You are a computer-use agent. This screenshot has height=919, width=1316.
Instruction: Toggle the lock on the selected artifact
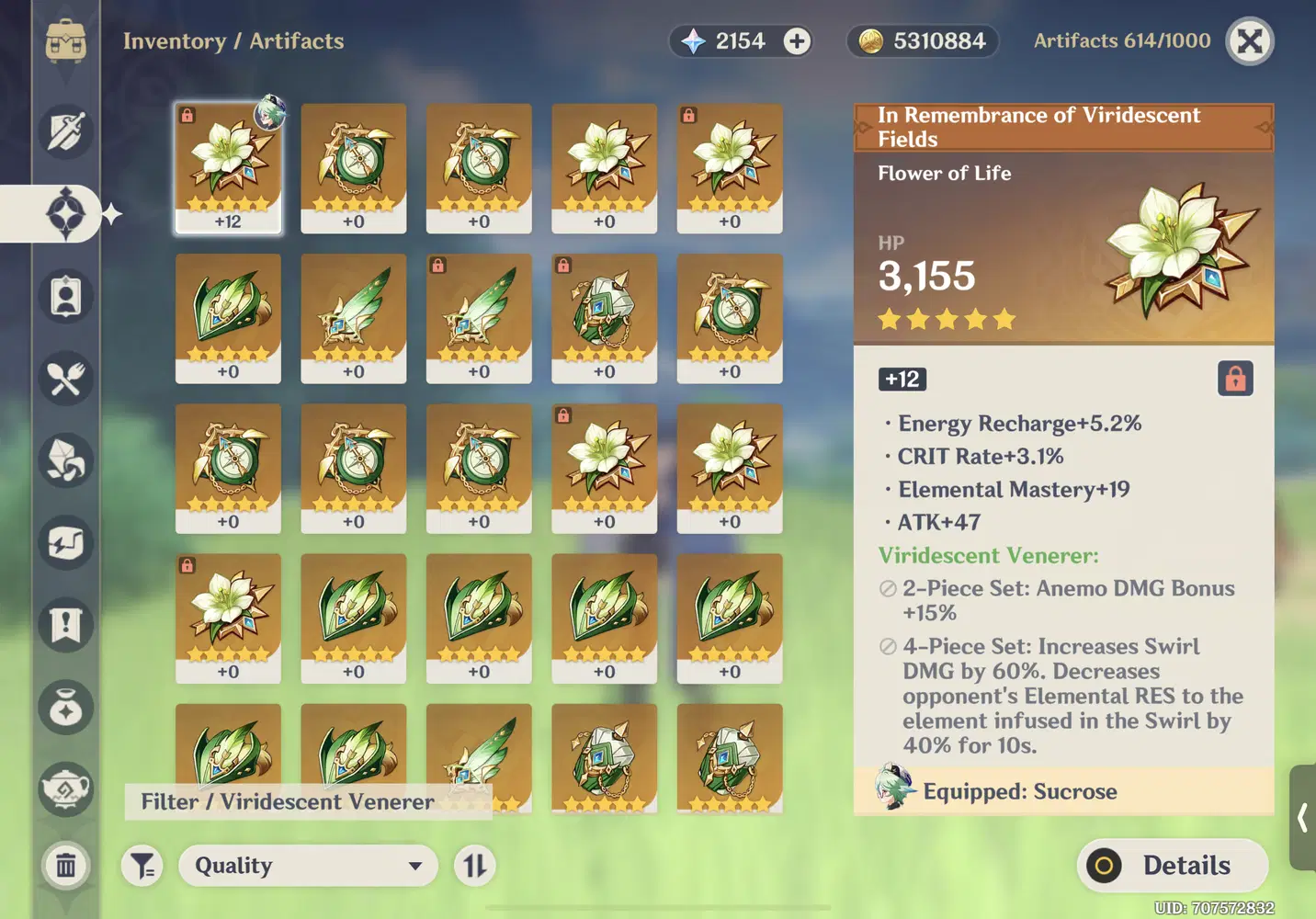1236,379
